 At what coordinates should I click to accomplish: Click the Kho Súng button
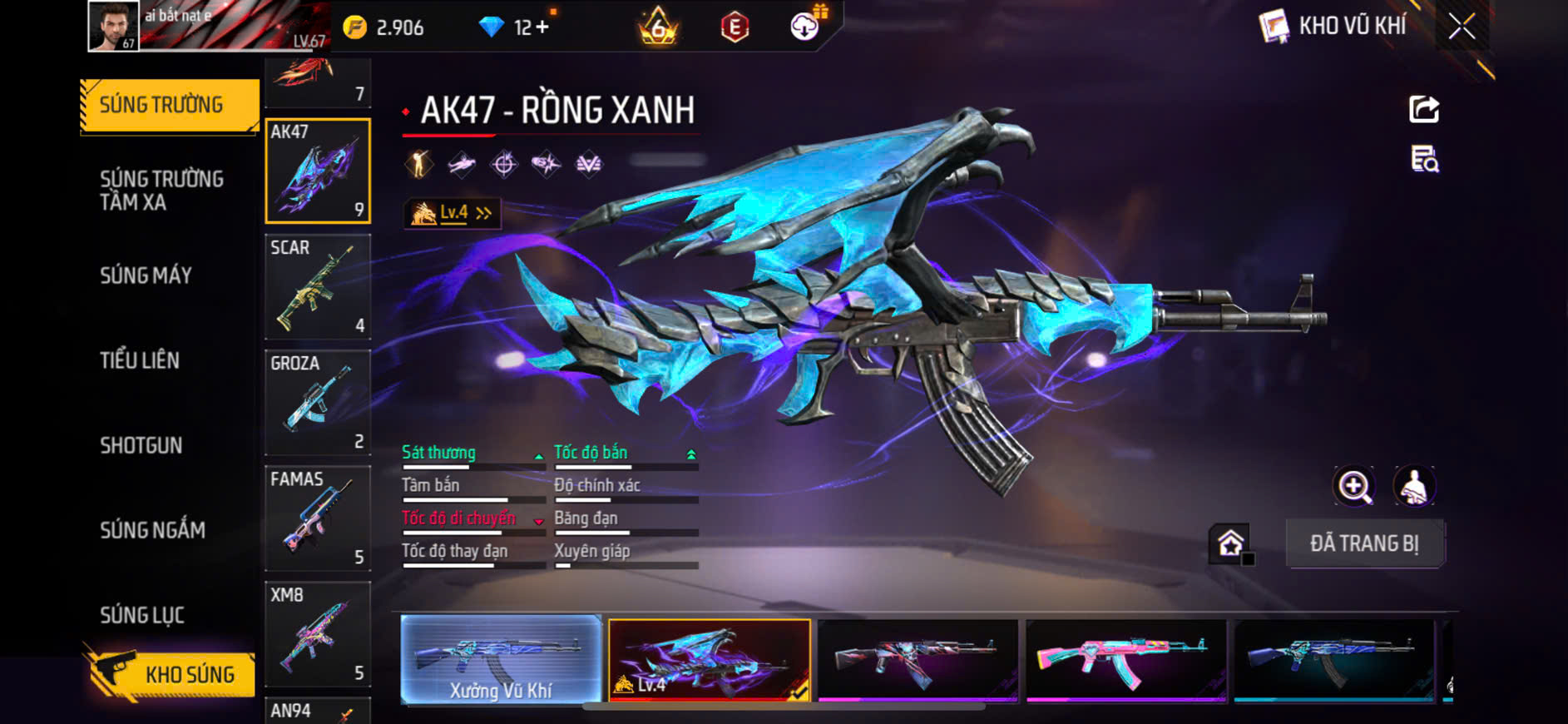171,674
